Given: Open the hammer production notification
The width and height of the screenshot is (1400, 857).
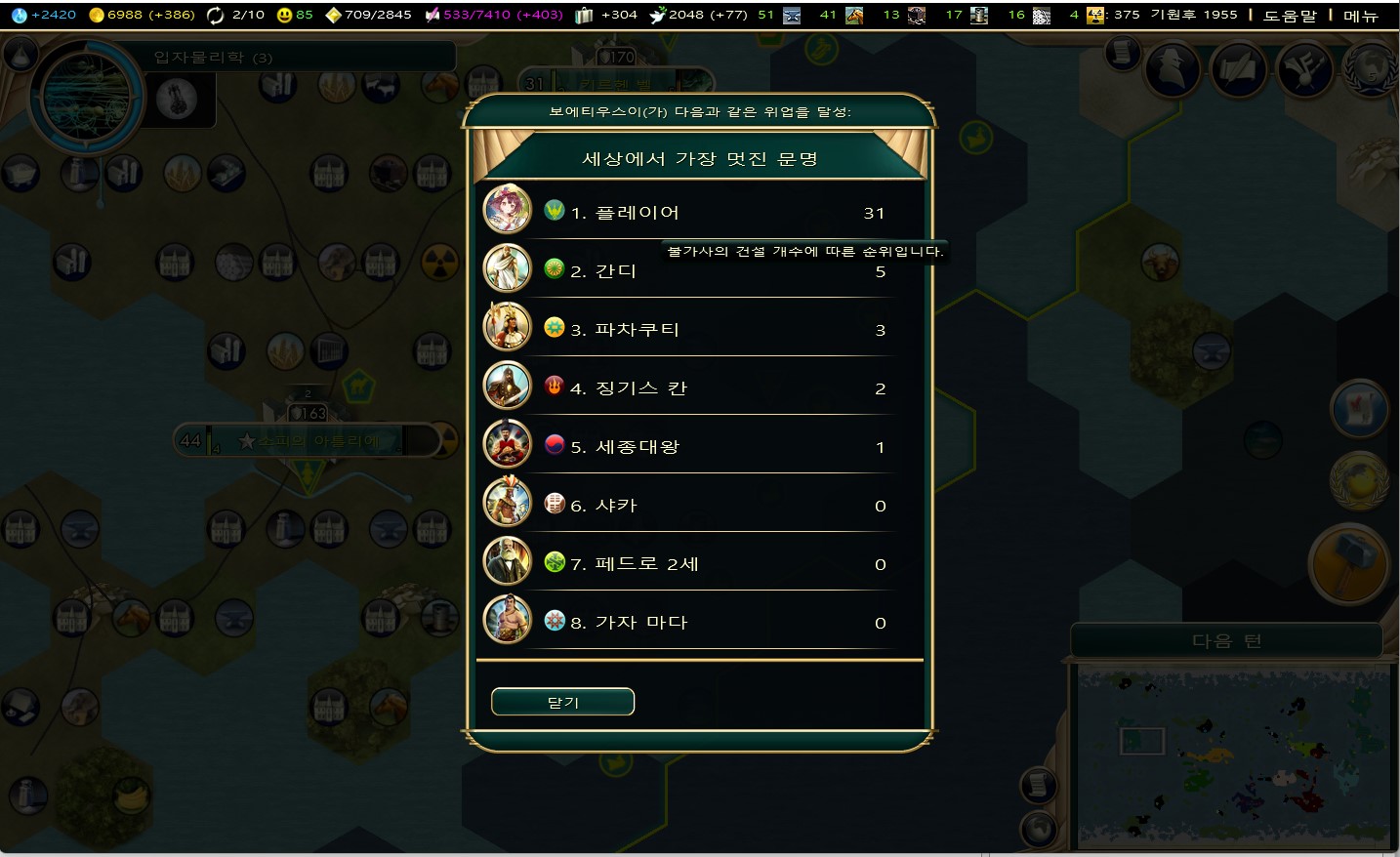Looking at the screenshot, I should click(x=1348, y=564).
